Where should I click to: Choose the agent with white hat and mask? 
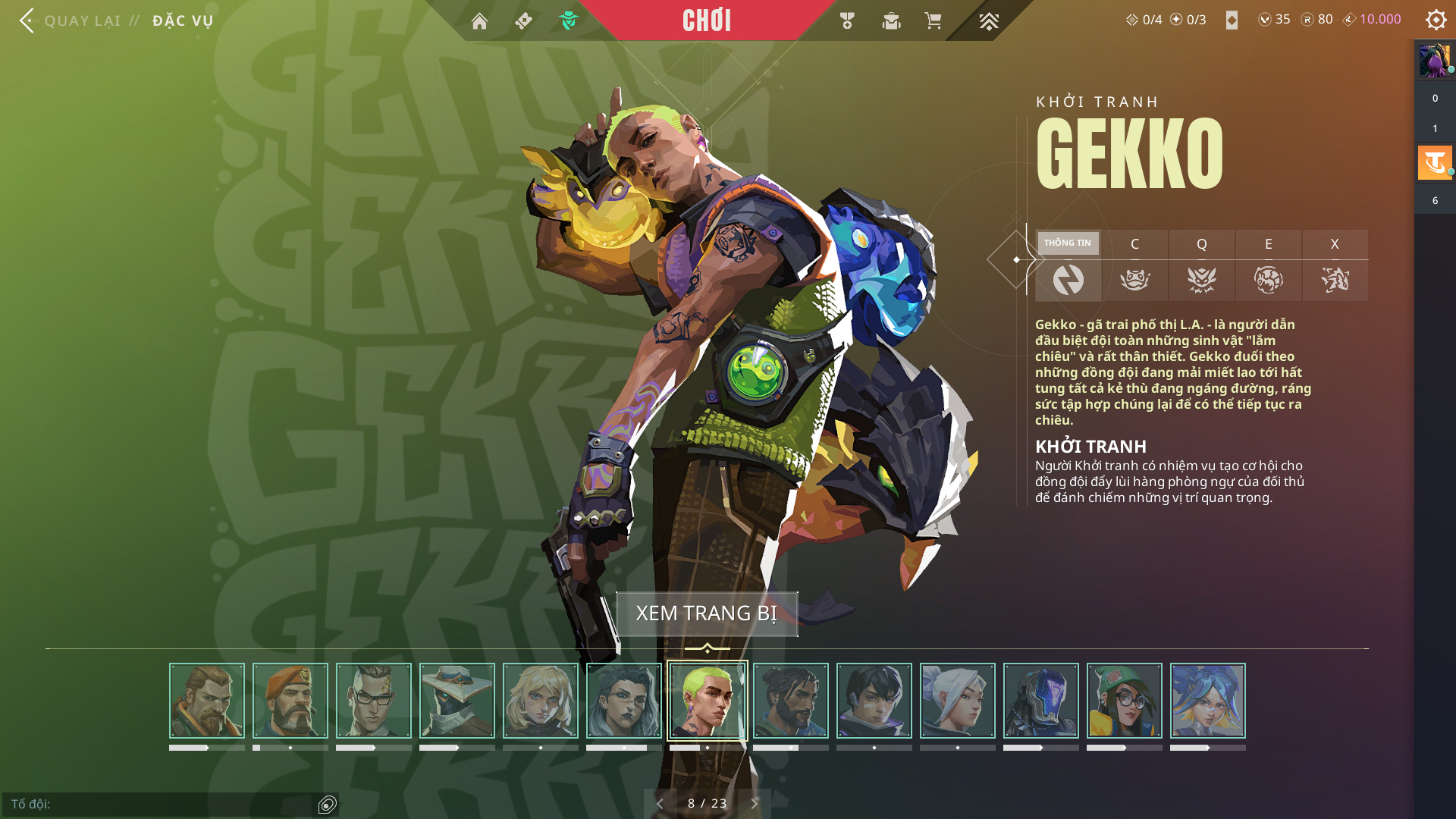pos(457,701)
